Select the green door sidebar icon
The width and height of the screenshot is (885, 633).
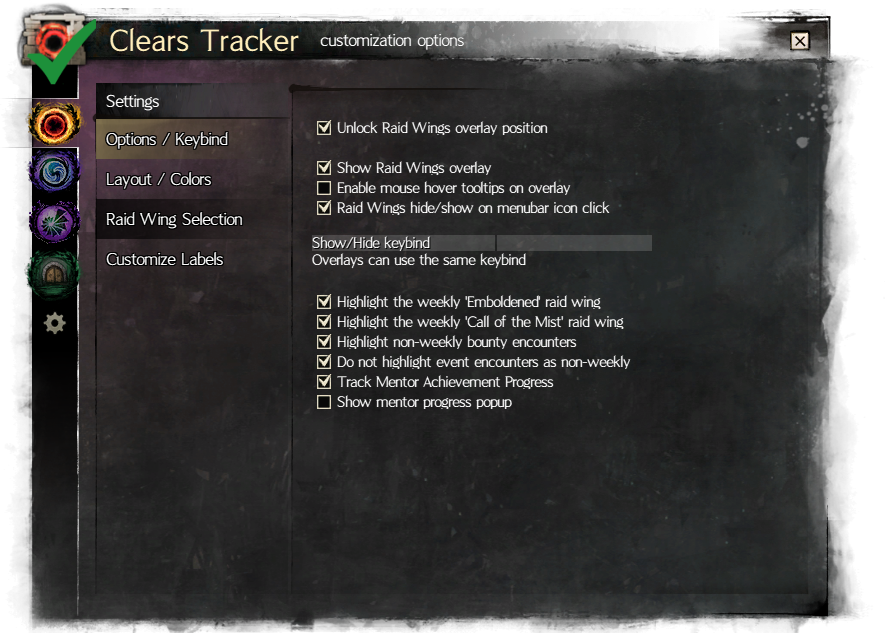point(52,271)
